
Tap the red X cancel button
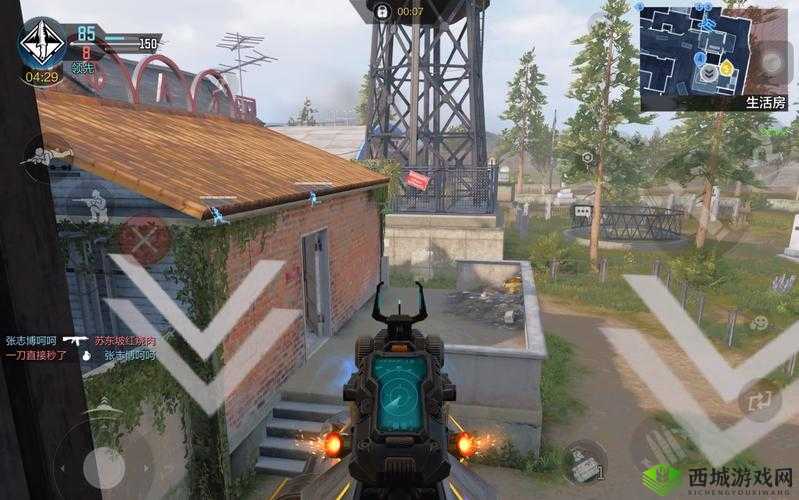[x=145, y=239]
